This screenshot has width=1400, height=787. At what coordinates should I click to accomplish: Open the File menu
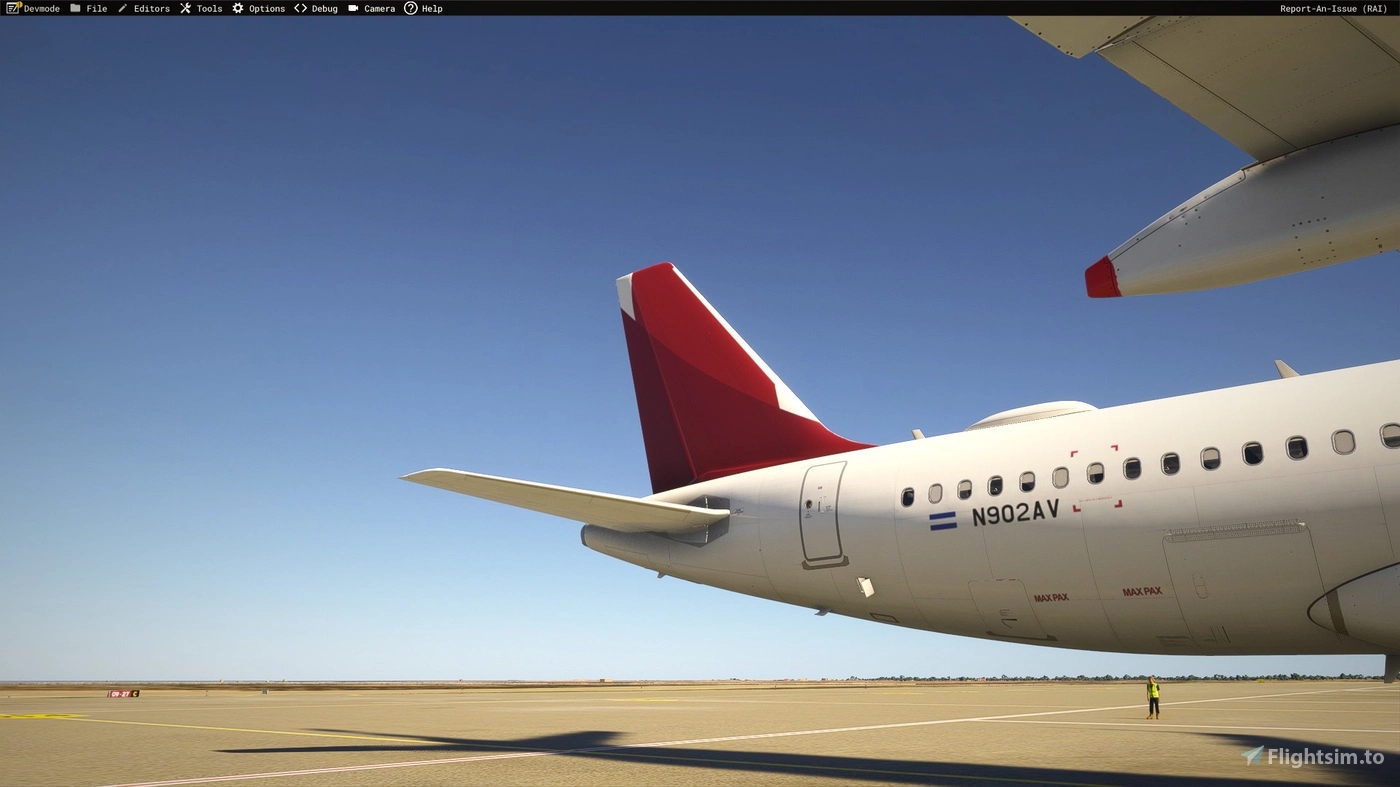(x=96, y=8)
